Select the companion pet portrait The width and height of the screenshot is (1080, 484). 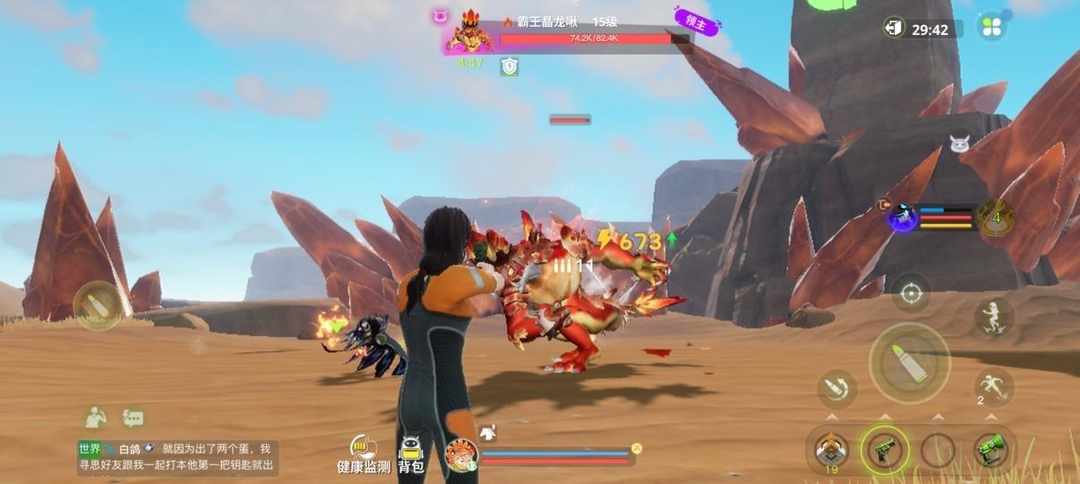461,455
